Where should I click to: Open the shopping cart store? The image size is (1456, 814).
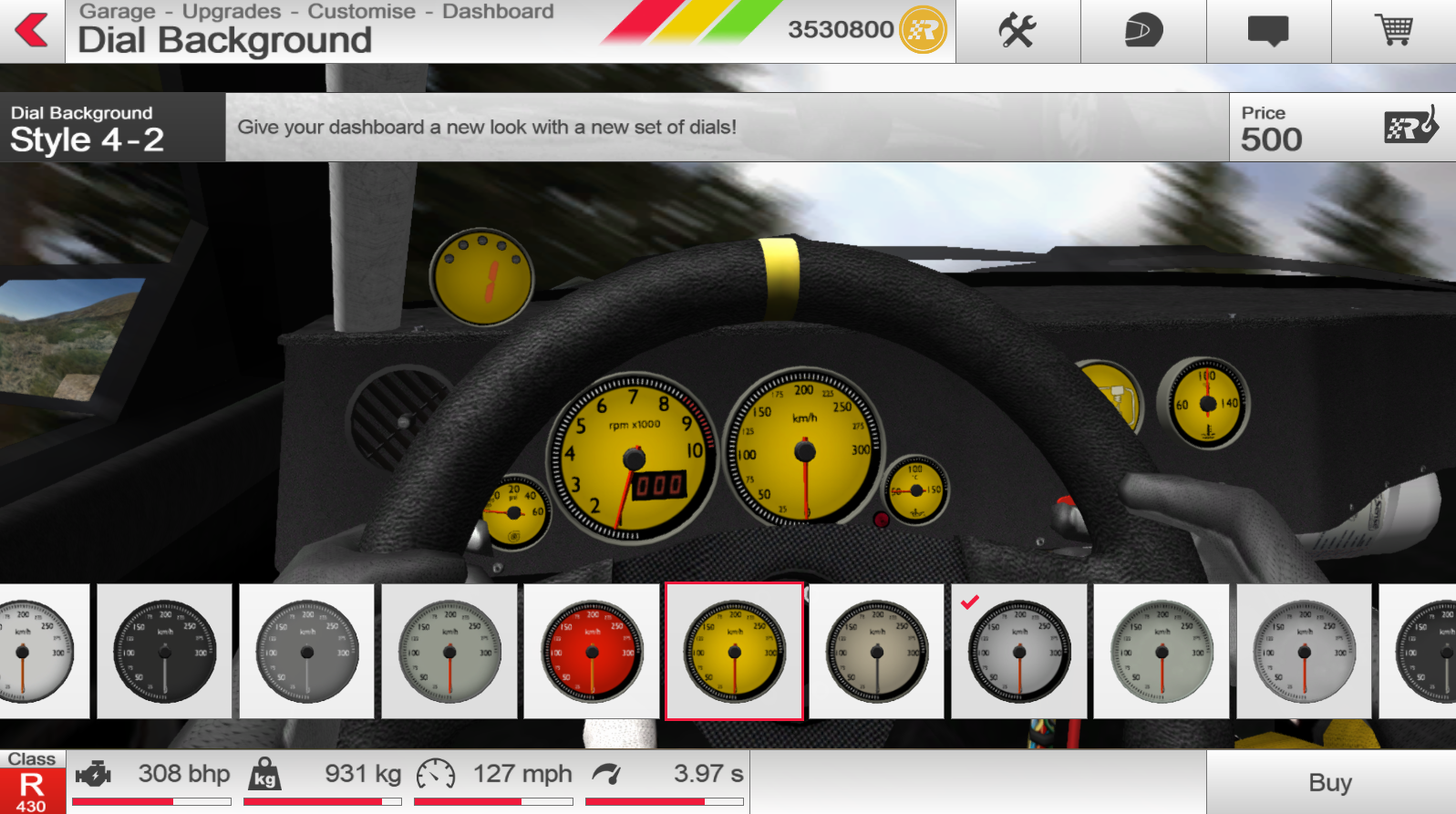pos(1394,31)
